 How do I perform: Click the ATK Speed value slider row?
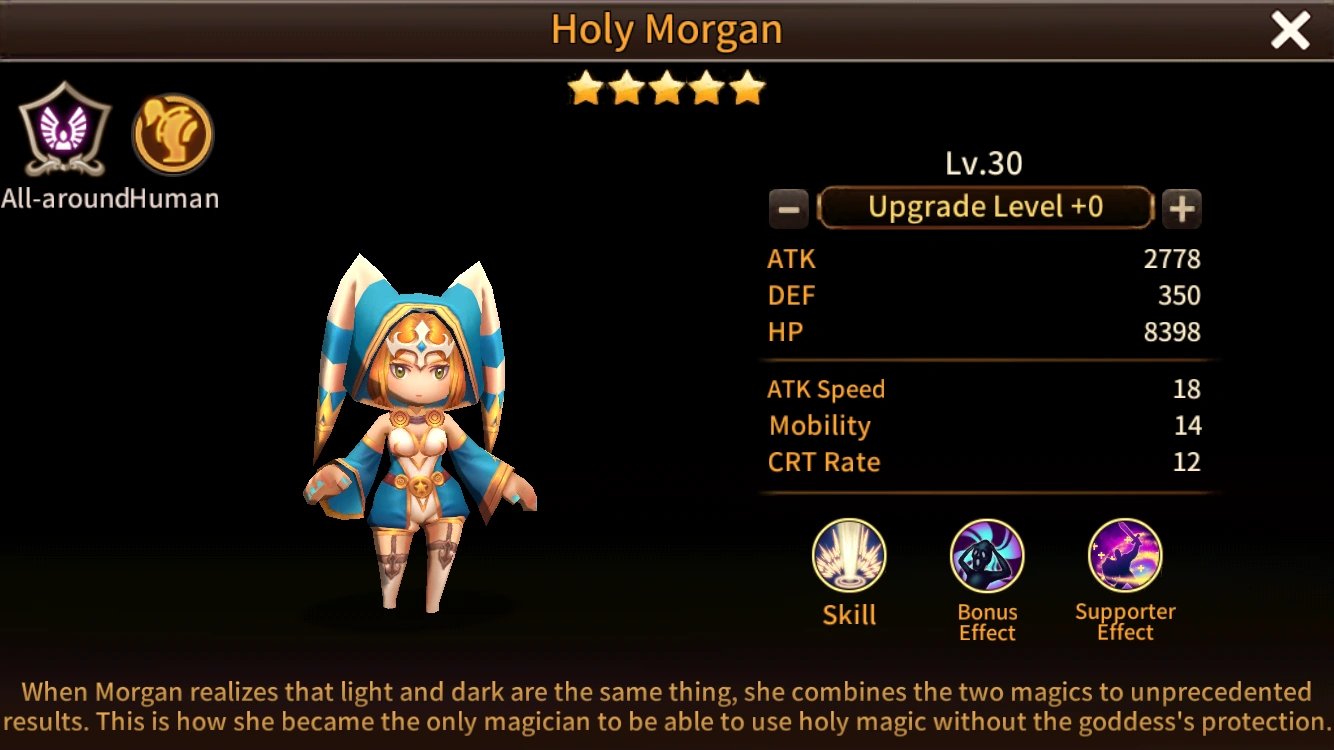(x=985, y=389)
